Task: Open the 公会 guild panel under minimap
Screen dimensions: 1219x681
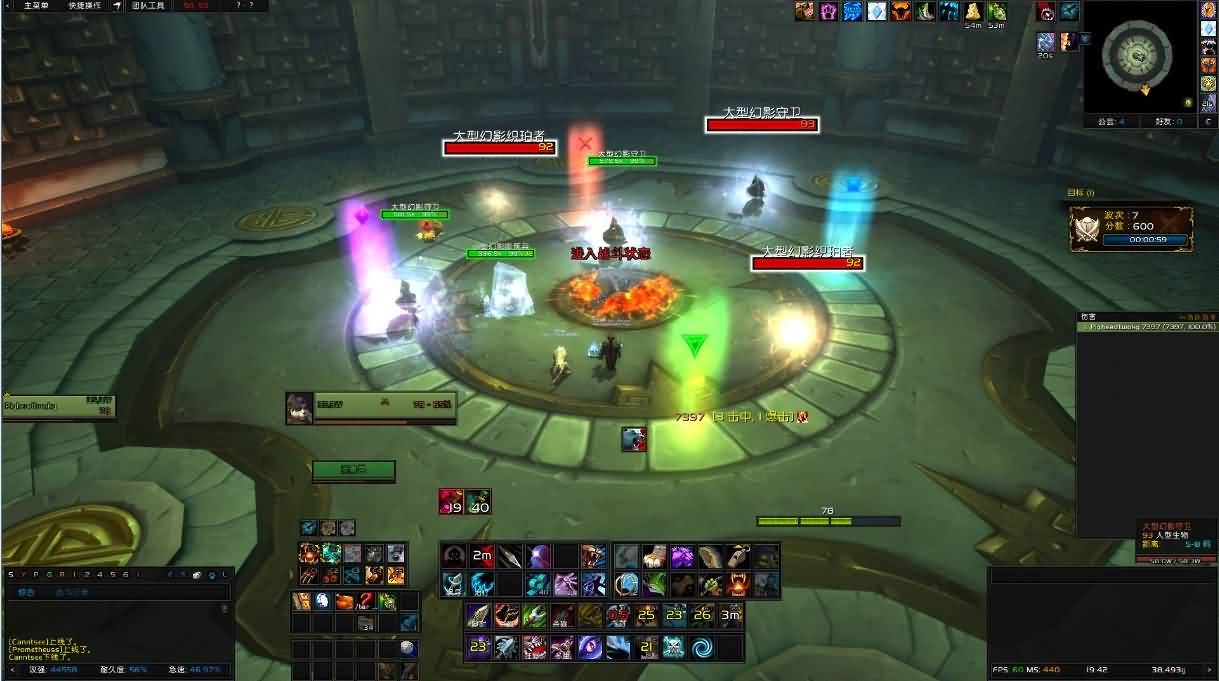Action: click(1112, 121)
